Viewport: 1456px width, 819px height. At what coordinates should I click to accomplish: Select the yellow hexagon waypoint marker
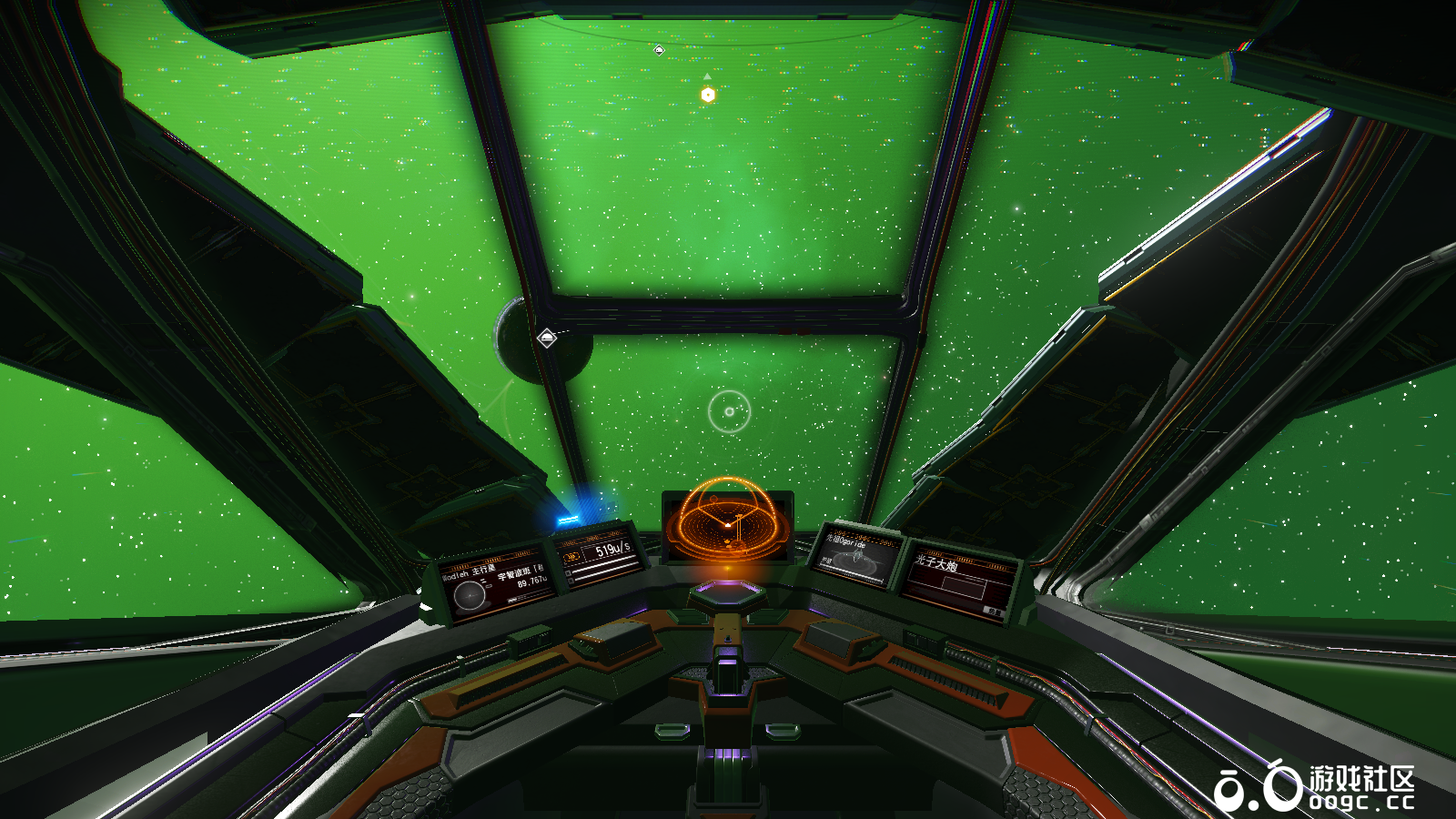[x=708, y=95]
